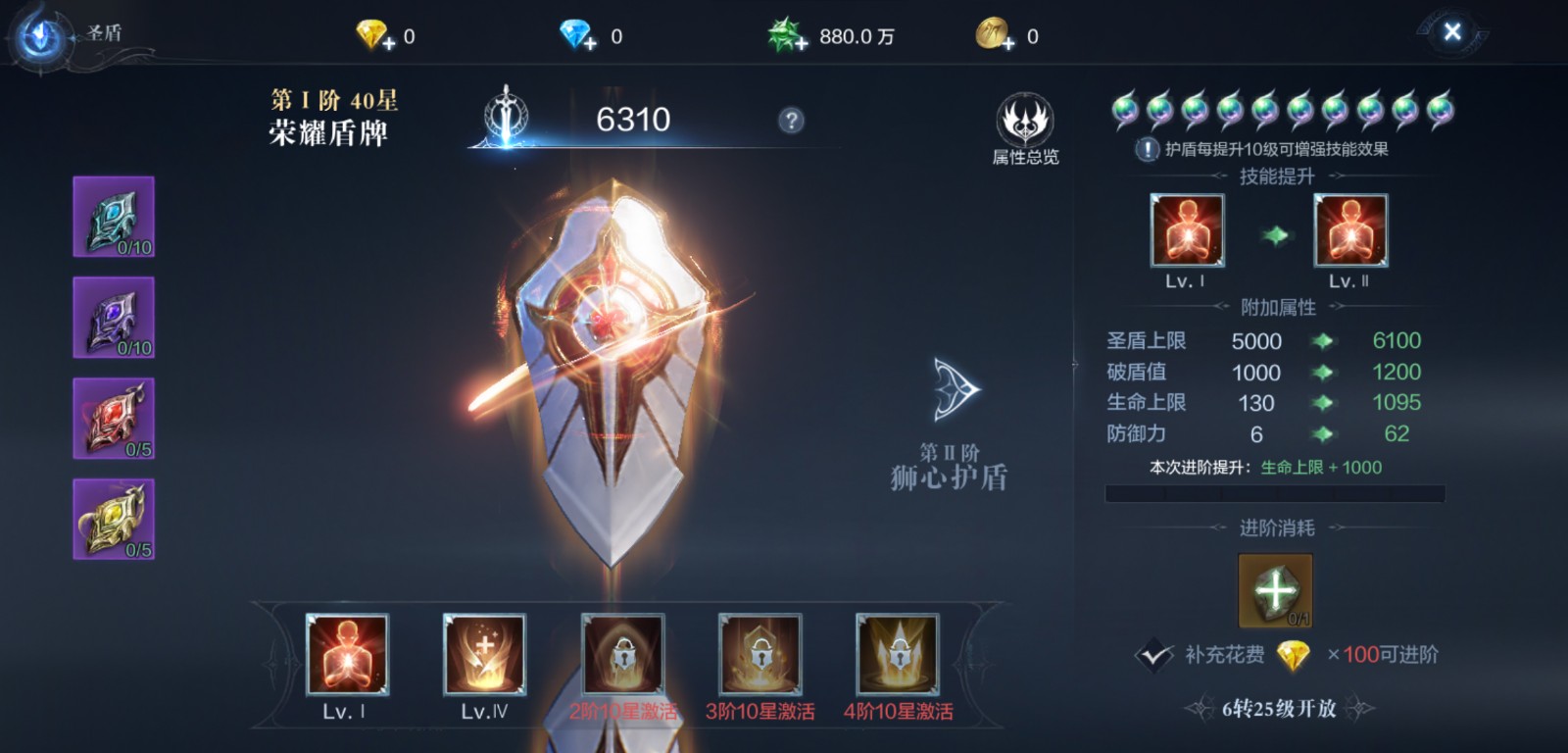Select the yellow material fragment showing 0/5
The image size is (1568, 753).
(113, 518)
